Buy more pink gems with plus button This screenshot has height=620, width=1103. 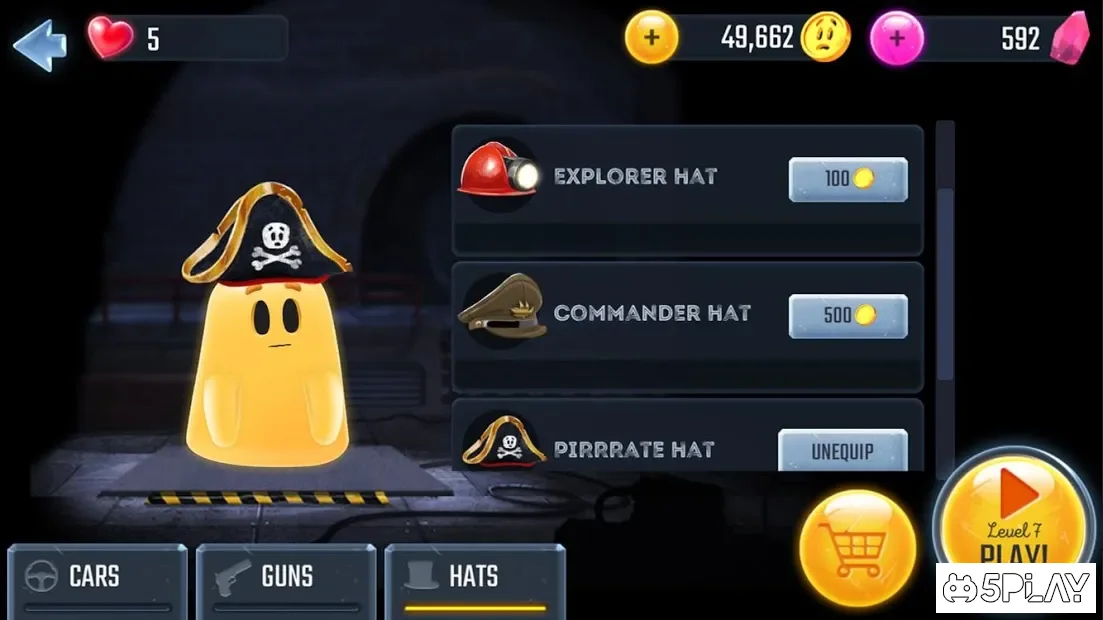(896, 38)
